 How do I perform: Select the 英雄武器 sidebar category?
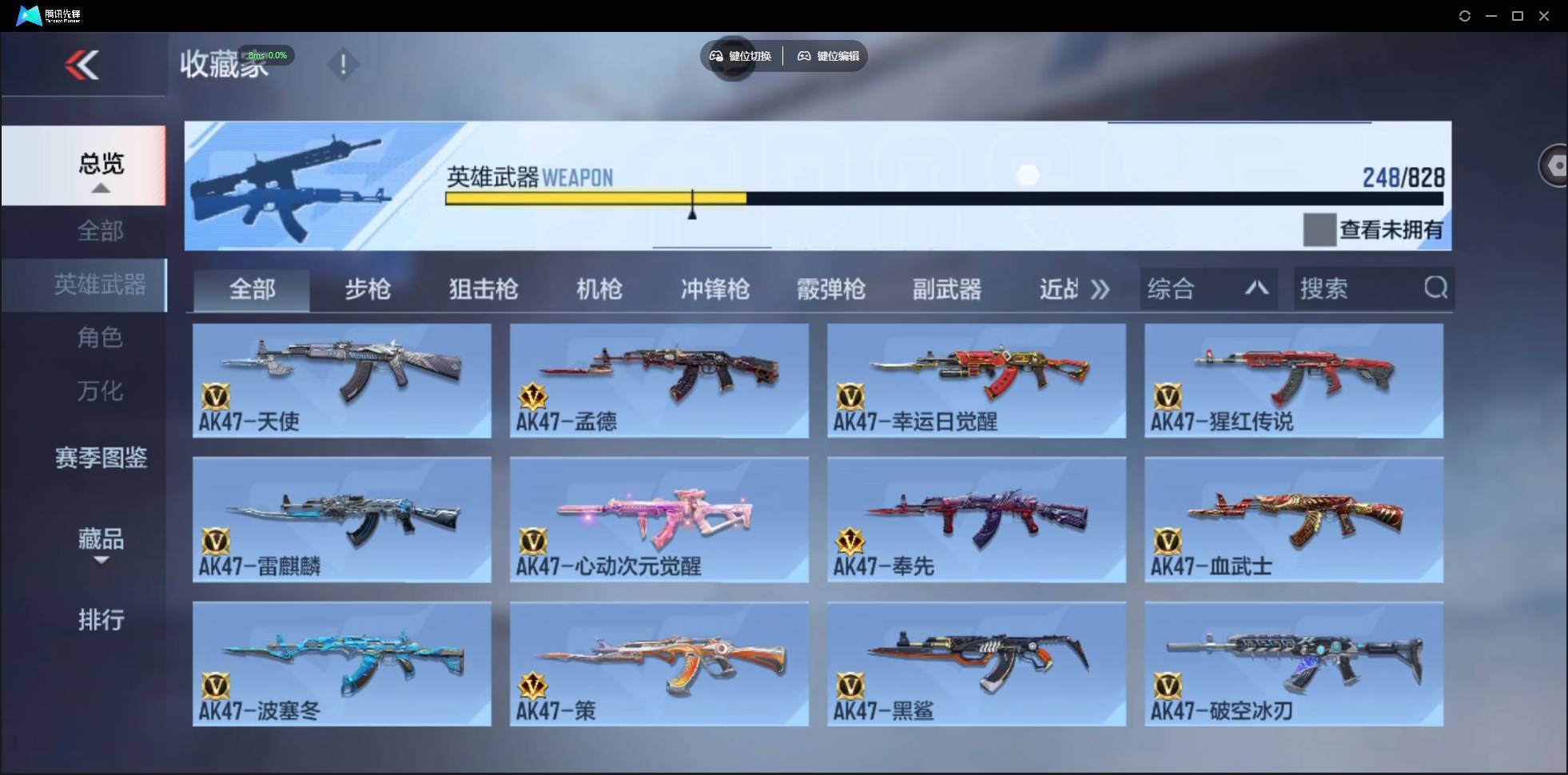(x=101, y=284)
